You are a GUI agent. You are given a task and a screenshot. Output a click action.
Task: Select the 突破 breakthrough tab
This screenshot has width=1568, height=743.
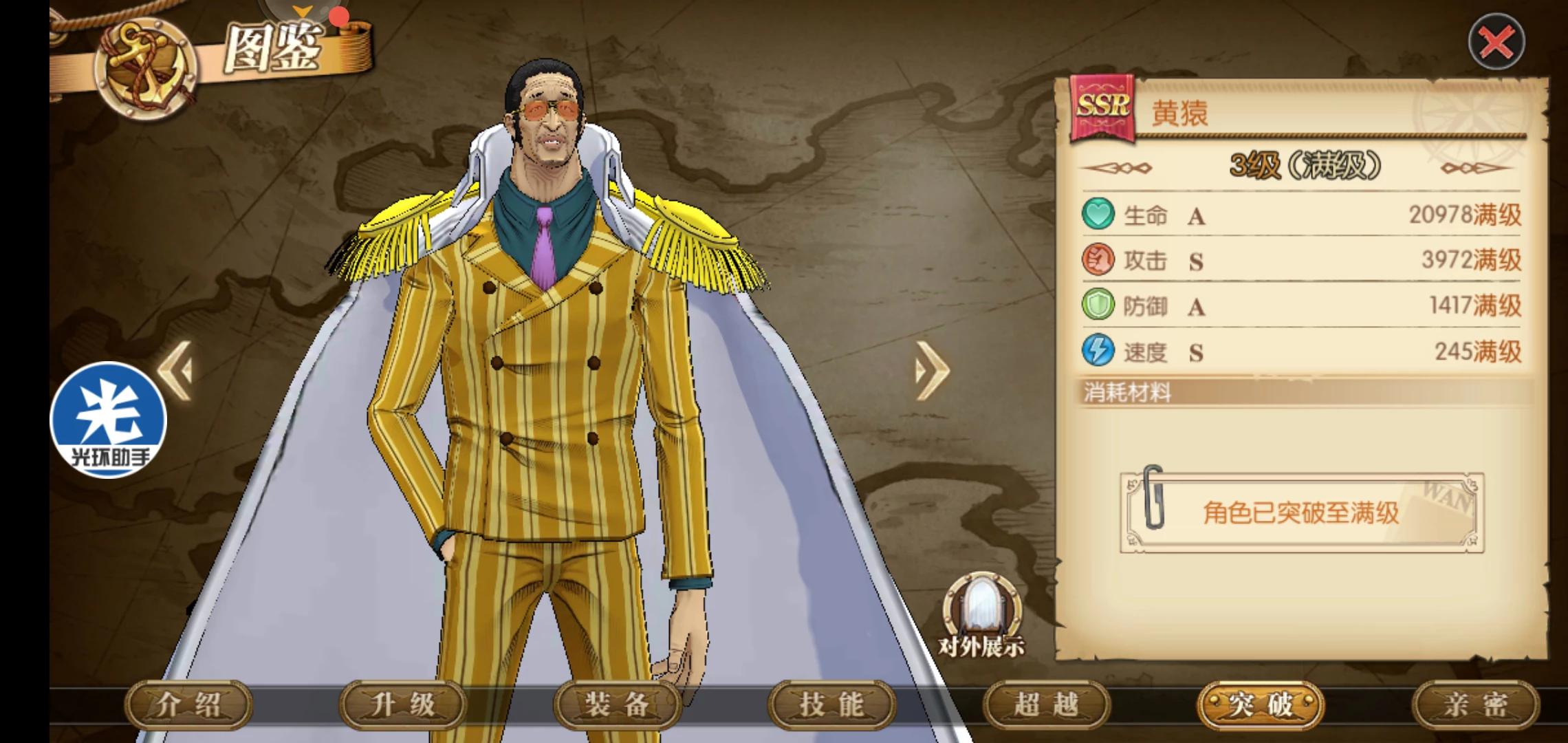(x=1261, y=704)
